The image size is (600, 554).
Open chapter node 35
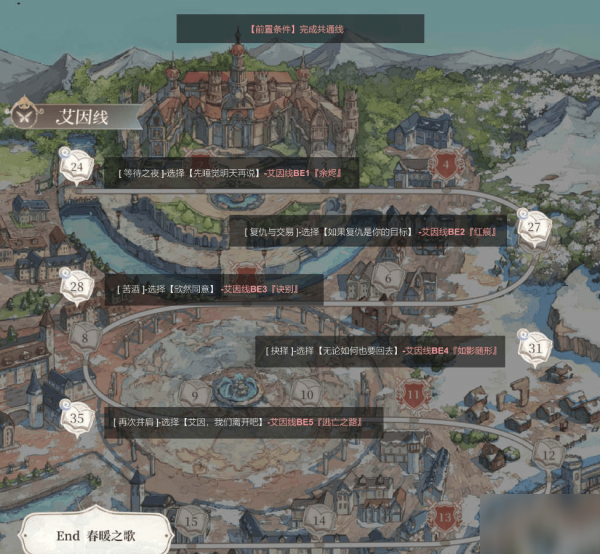[78, 418]
